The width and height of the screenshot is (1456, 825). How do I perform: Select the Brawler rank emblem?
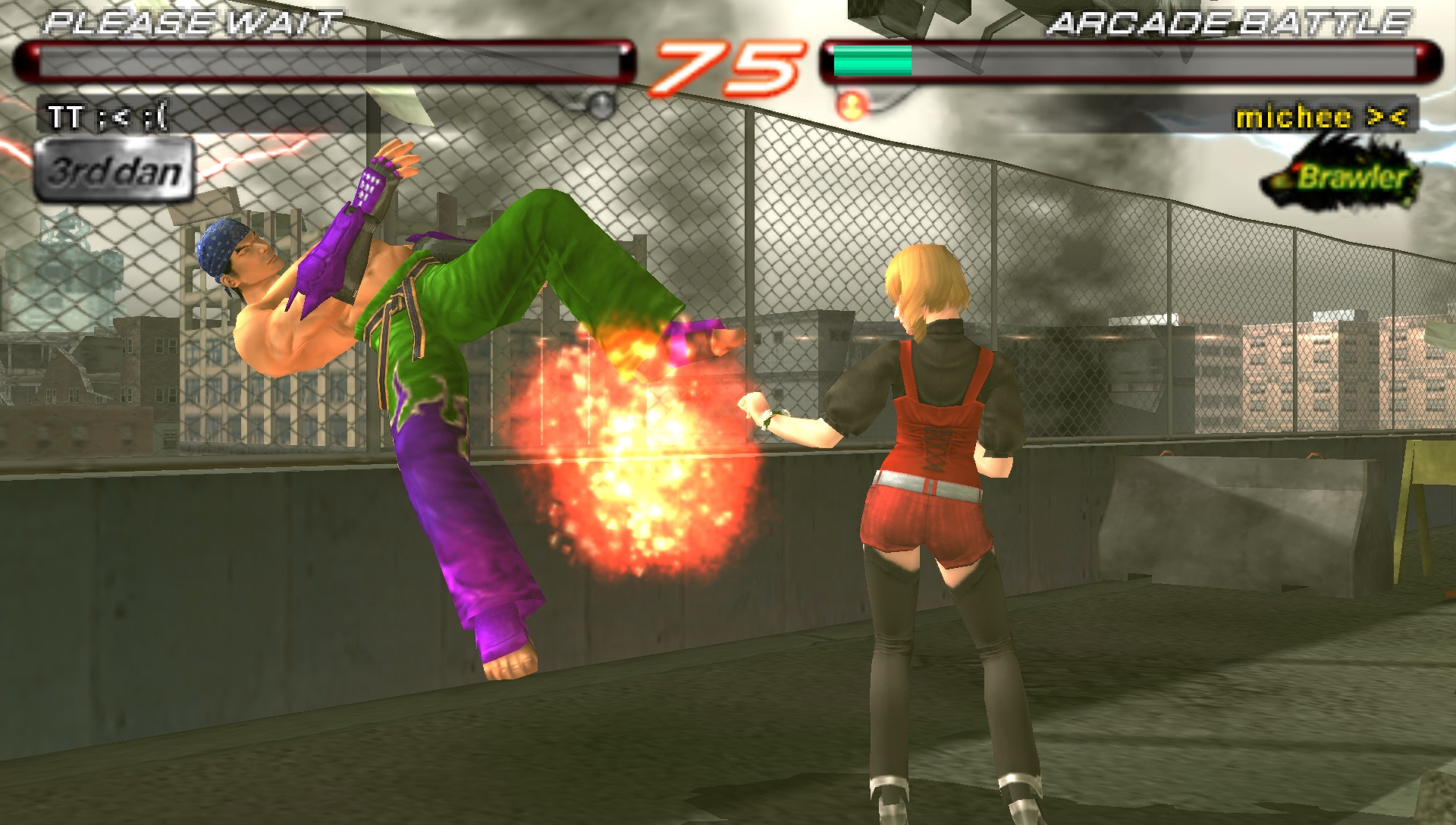pyautogui.click(x=1341, y=177)
